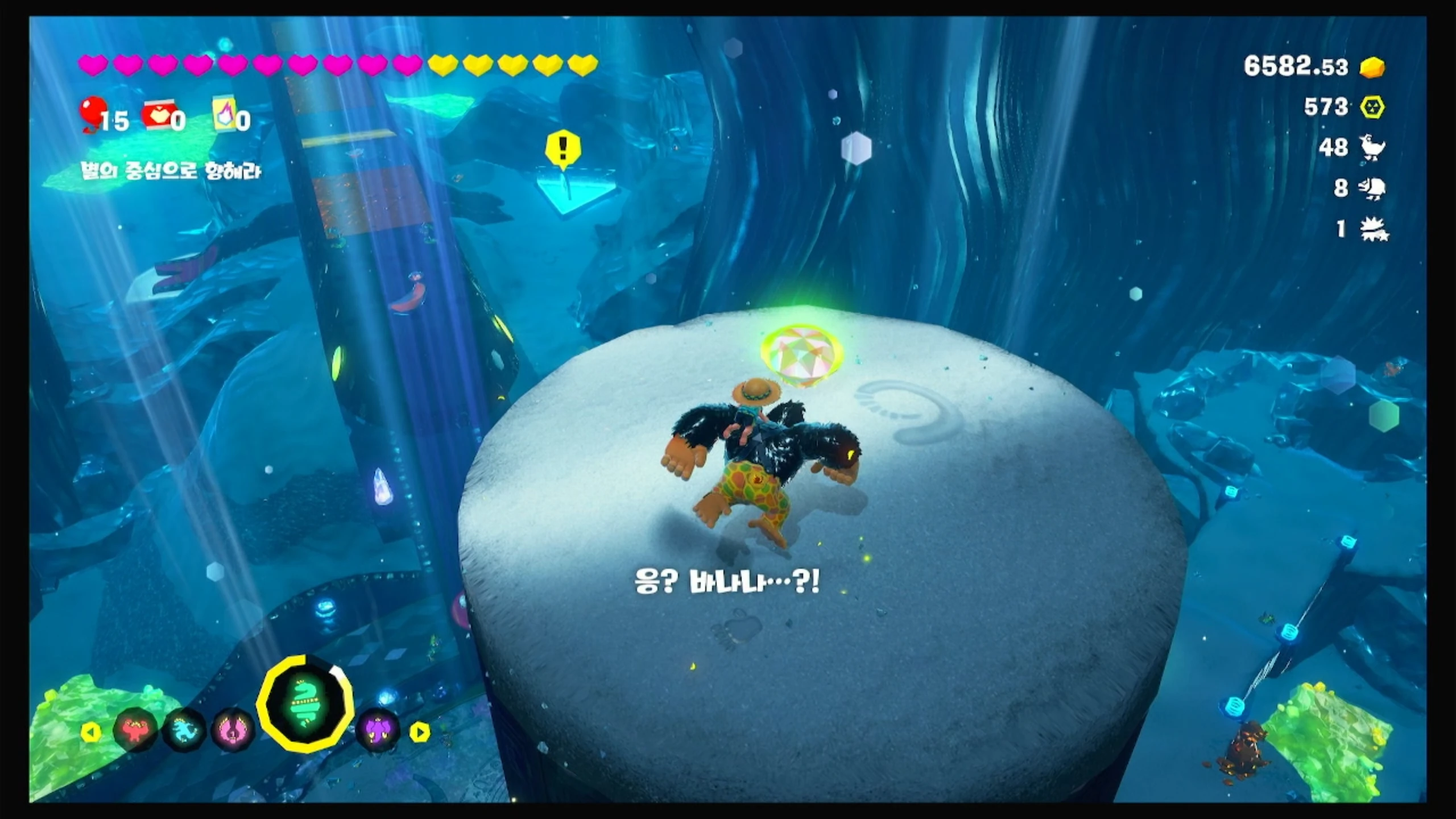The height and width of the screenshot is (819, 1456).
Task: Choose the red Kong Bananza icon
Action: point(135,730)
